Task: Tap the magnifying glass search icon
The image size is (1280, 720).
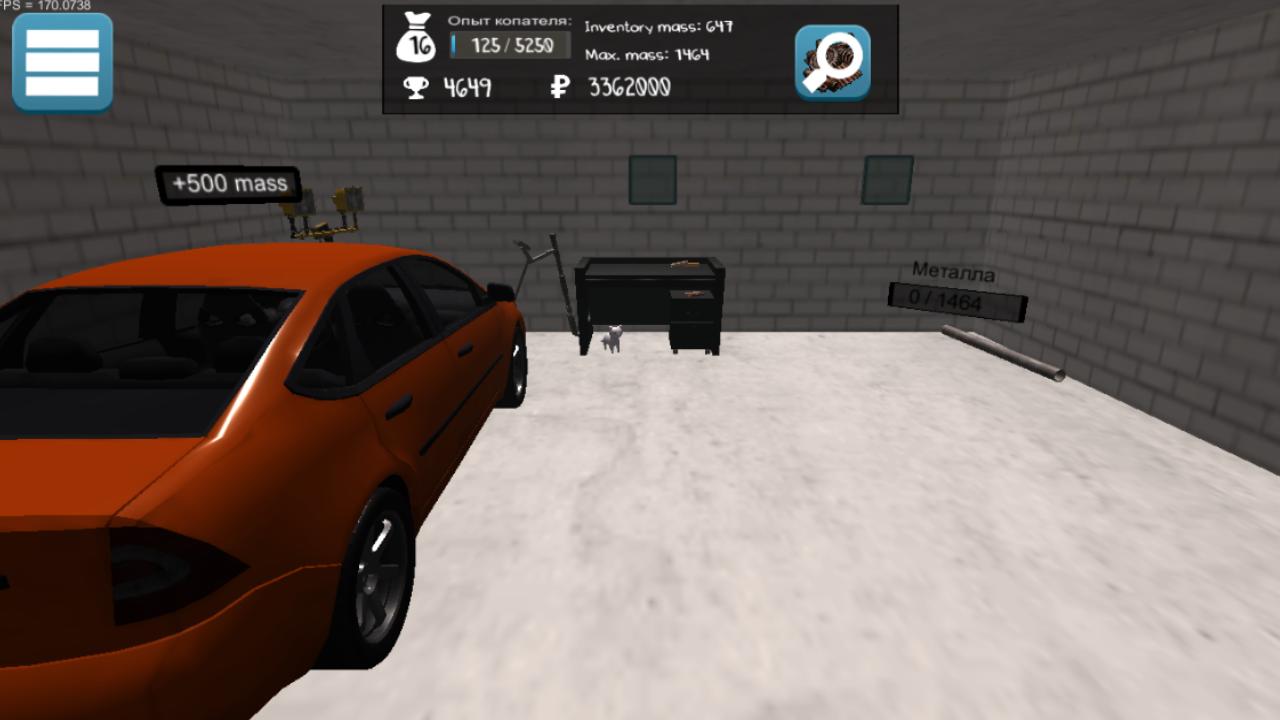Action: (x=832, y=62)
